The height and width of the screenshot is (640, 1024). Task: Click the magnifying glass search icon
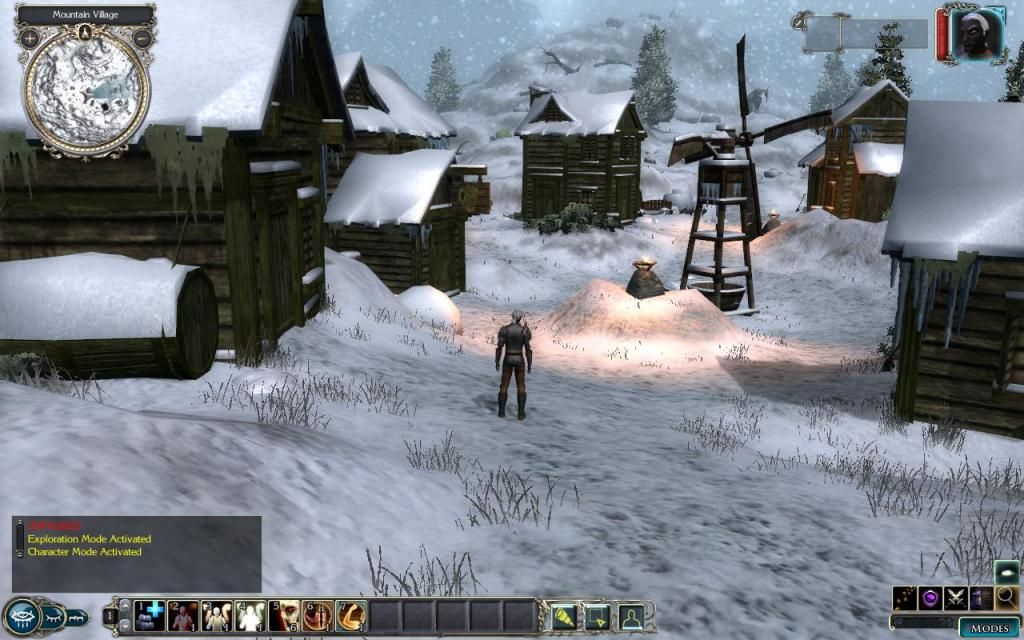pyautogui.click(x=1006, y=598)
